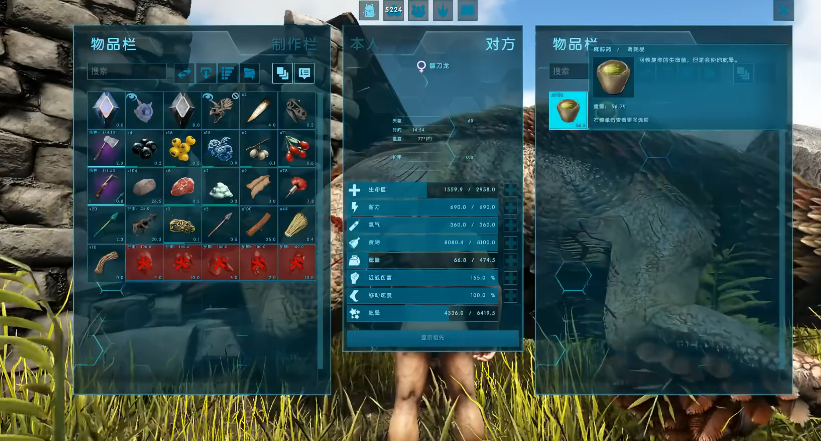Select the wood log slot
Screen dimensions: 821x441
coord(259,225)
